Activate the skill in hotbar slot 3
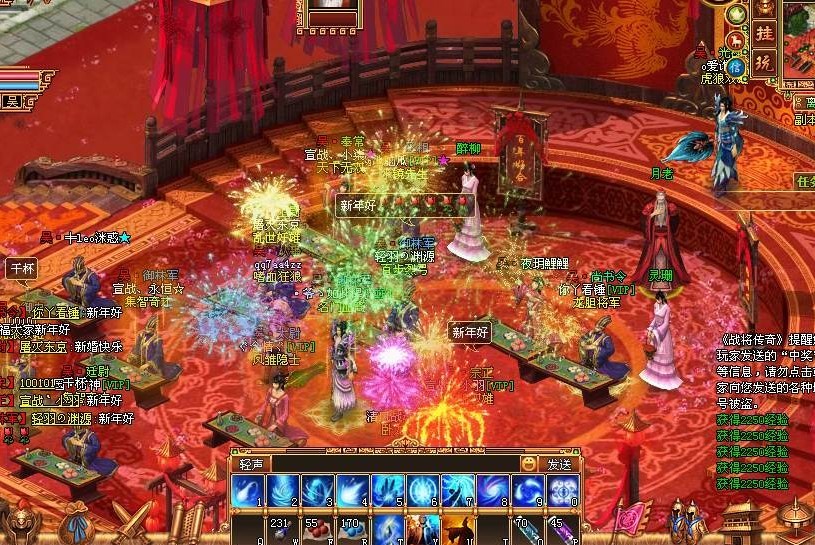Viewport: 815px width, 545px height. click(x=317, y=491)
